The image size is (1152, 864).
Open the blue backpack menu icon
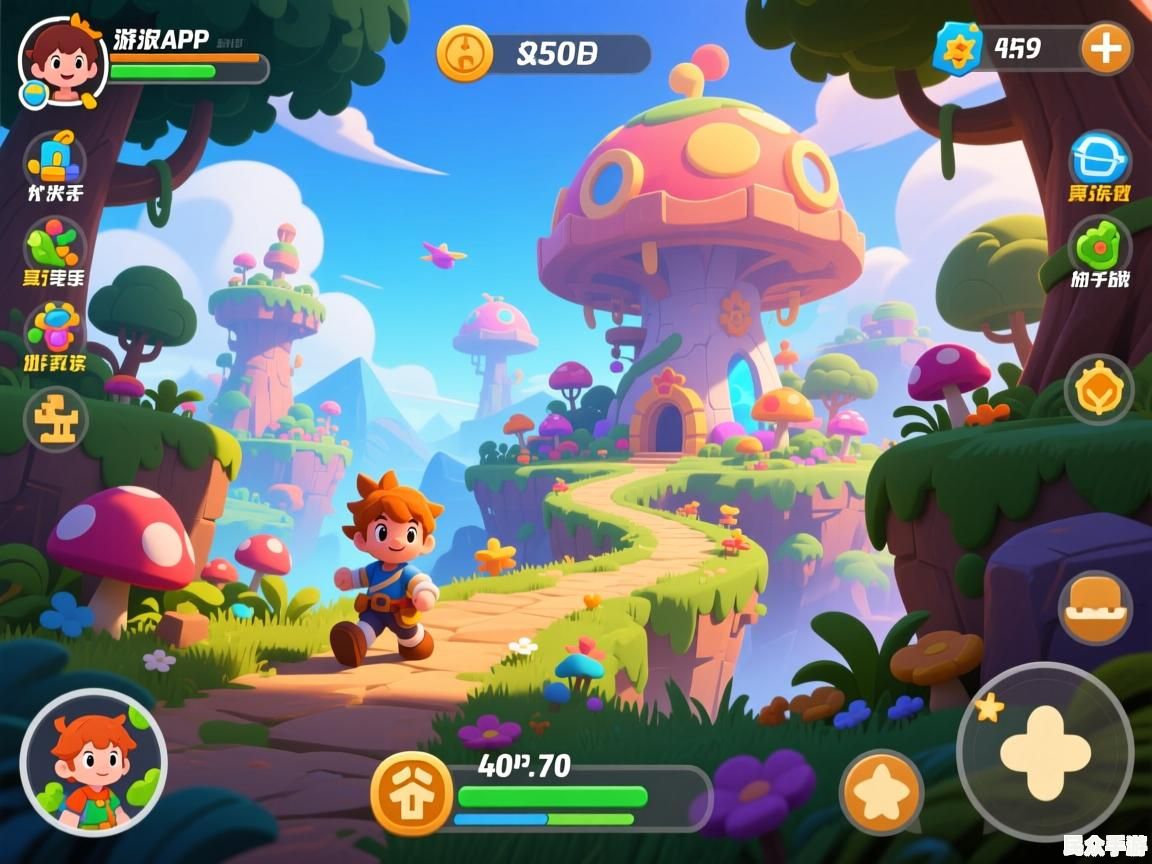pos(54,157)
